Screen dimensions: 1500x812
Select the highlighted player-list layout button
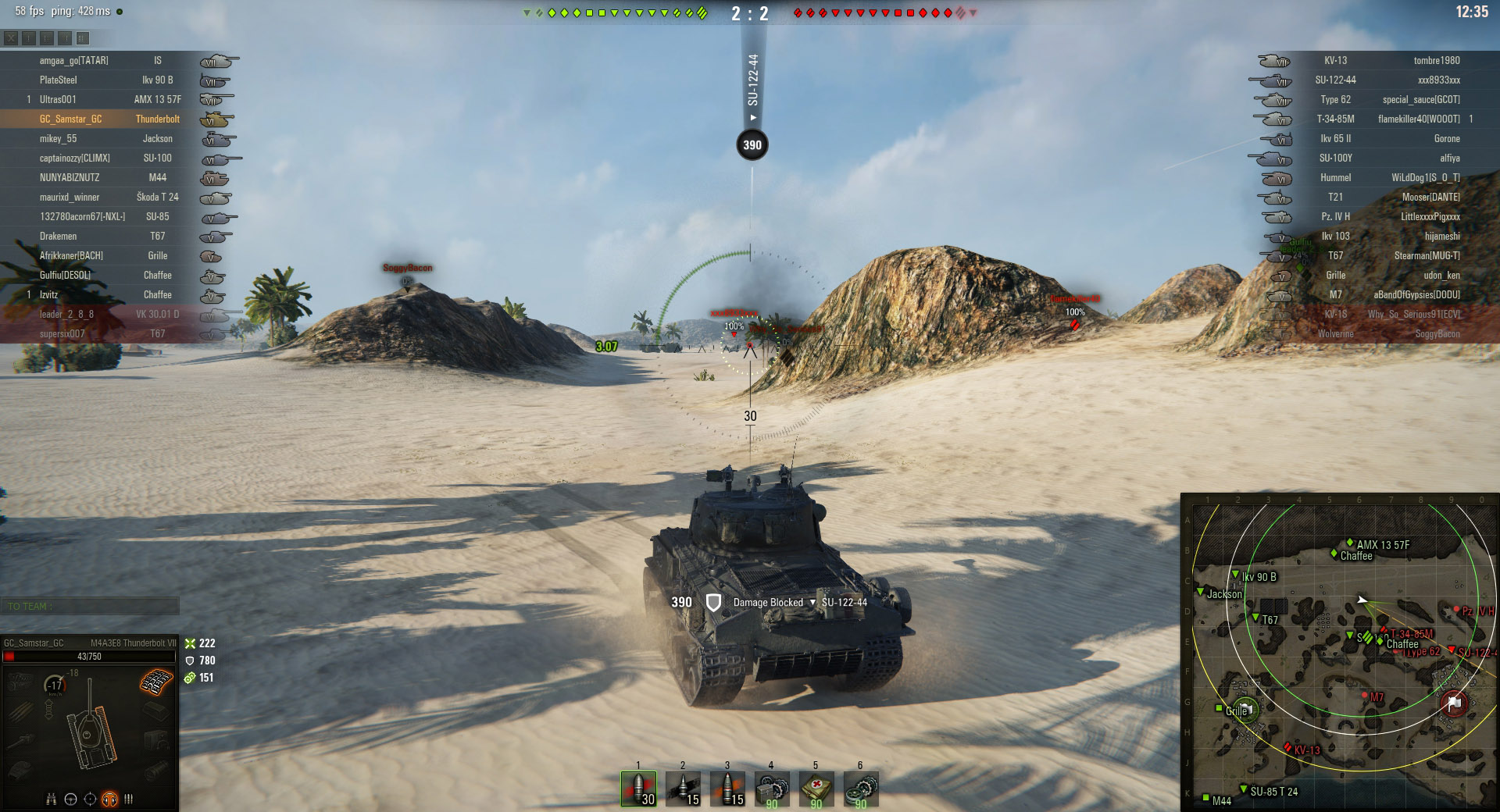tap(83, 38)
